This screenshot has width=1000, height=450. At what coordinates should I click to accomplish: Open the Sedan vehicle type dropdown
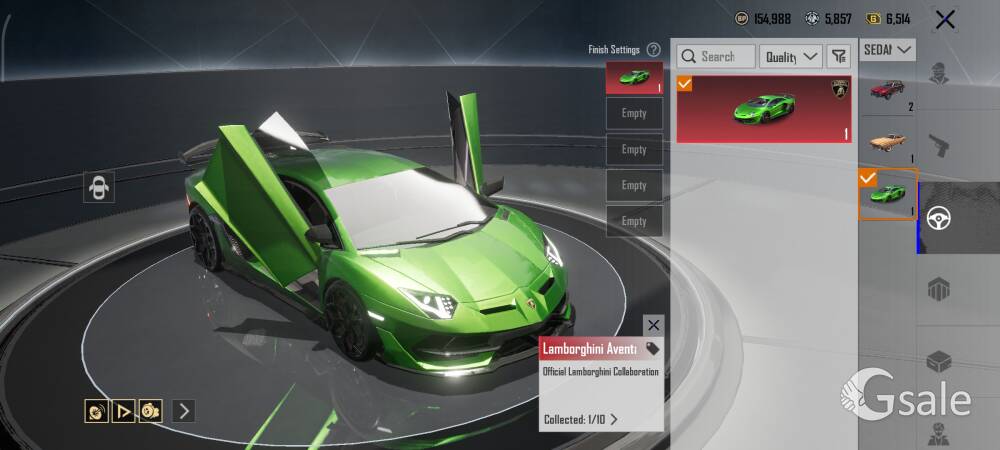click(x=888, y=49)
